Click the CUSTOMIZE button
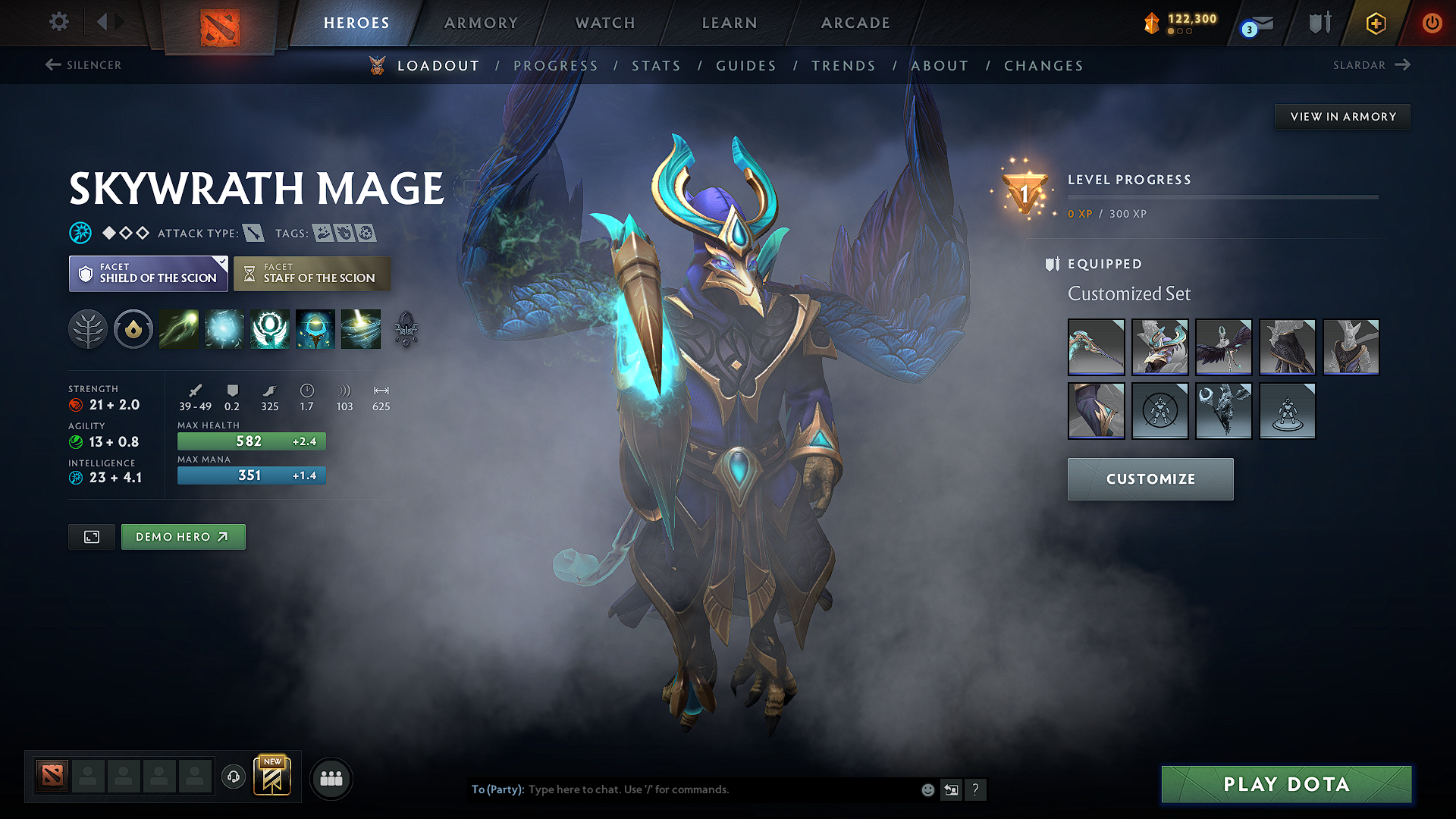The height and width of the screenshot is (819, 1456). [1150, 479]
